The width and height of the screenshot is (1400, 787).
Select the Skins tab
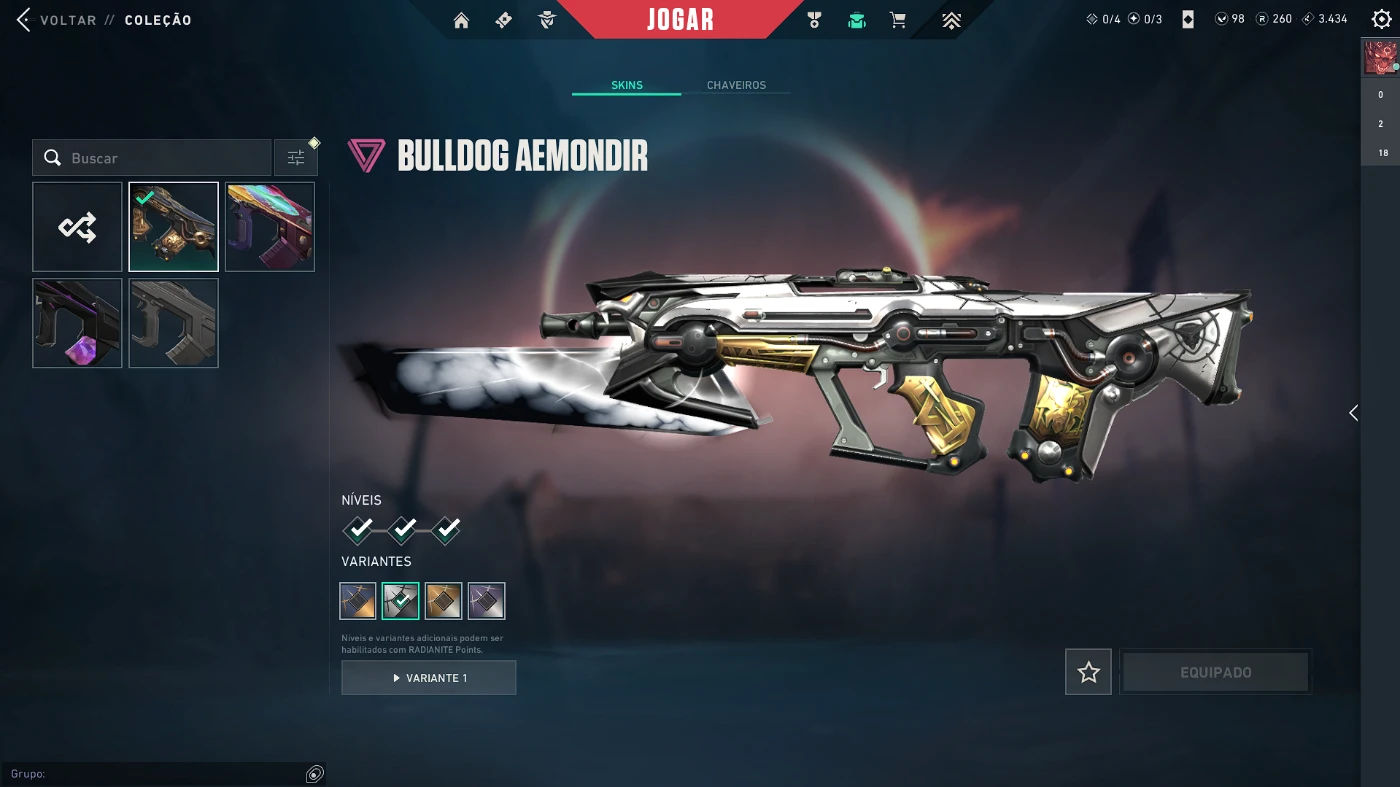tap(627, 86)
